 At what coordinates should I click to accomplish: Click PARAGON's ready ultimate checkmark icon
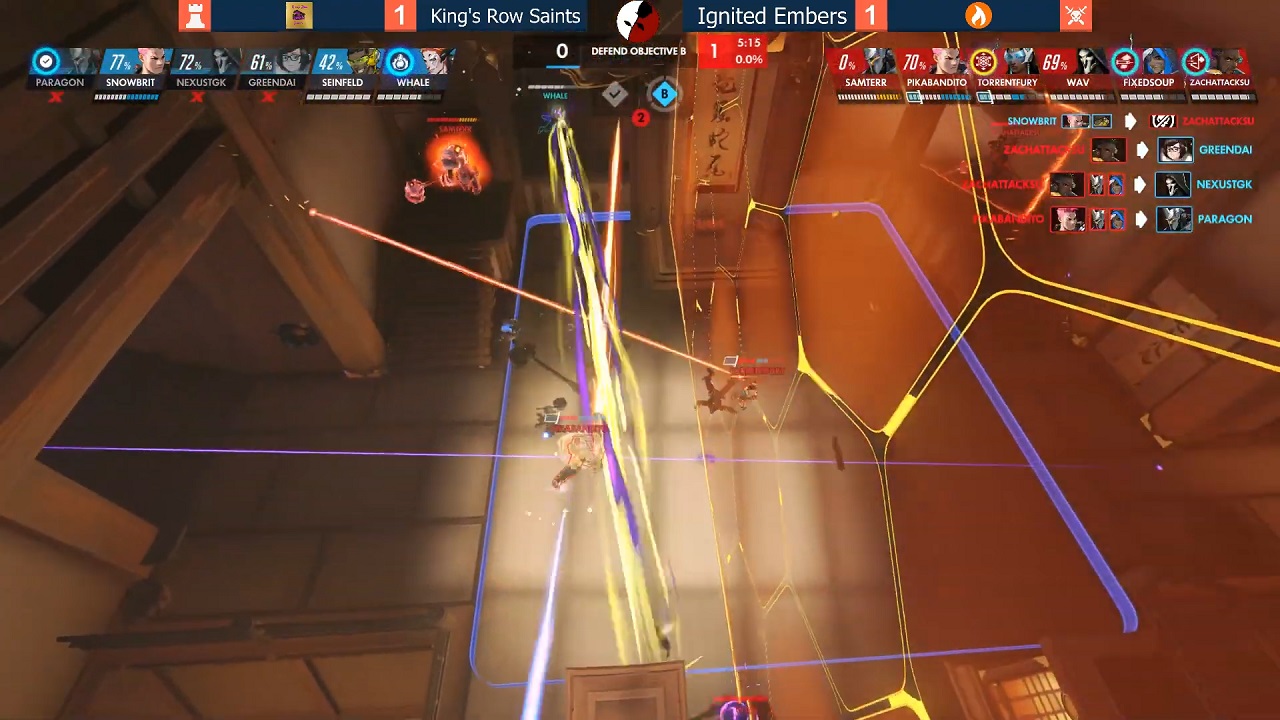click(45, 60)
